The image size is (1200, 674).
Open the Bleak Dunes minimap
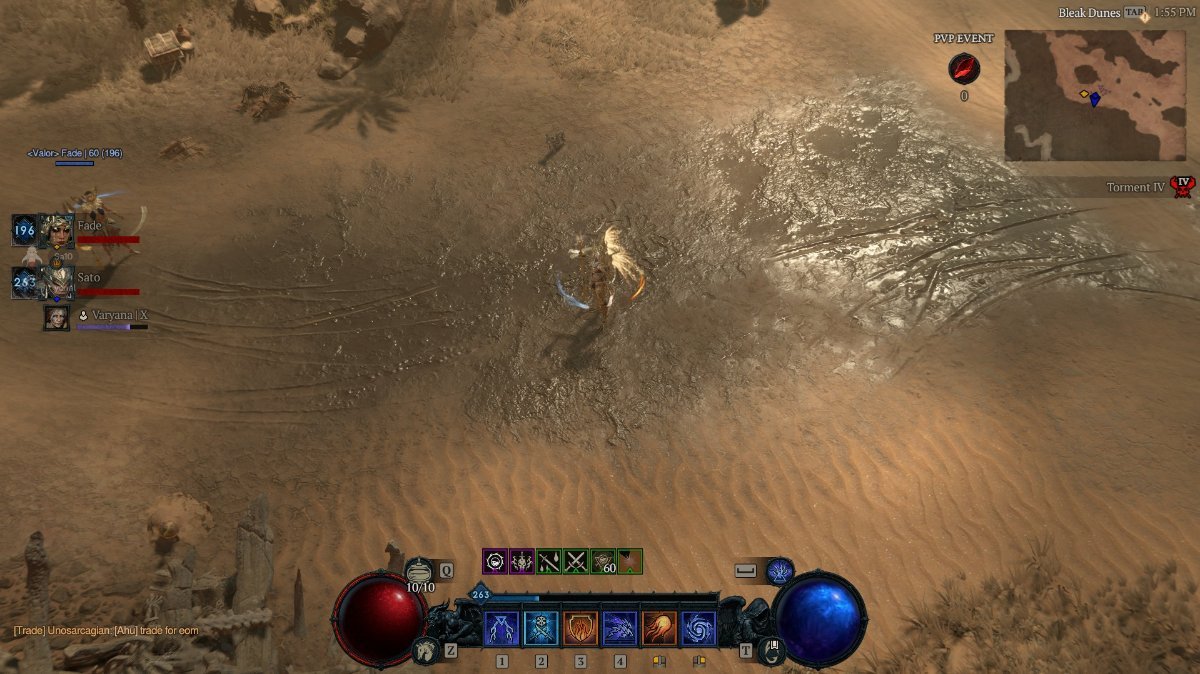[1094, 95]
